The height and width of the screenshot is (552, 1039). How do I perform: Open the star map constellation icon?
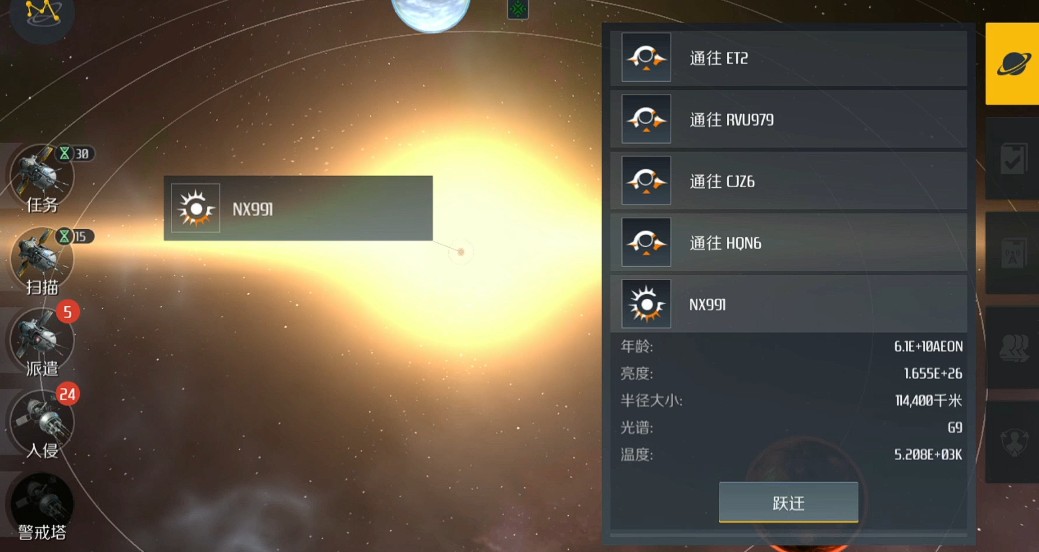42,14
